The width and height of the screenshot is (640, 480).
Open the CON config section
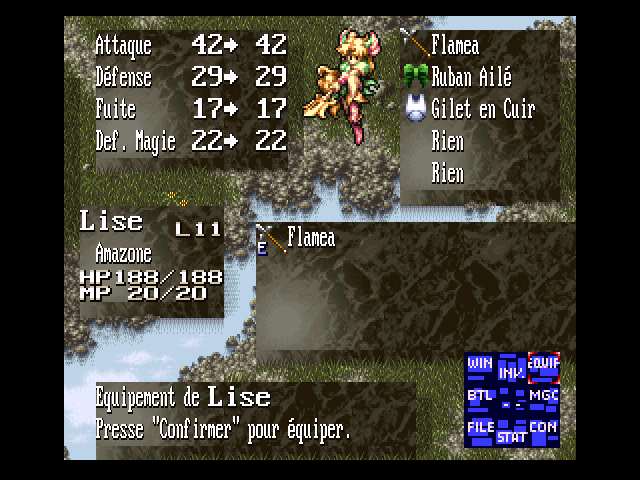click(544, 427)
